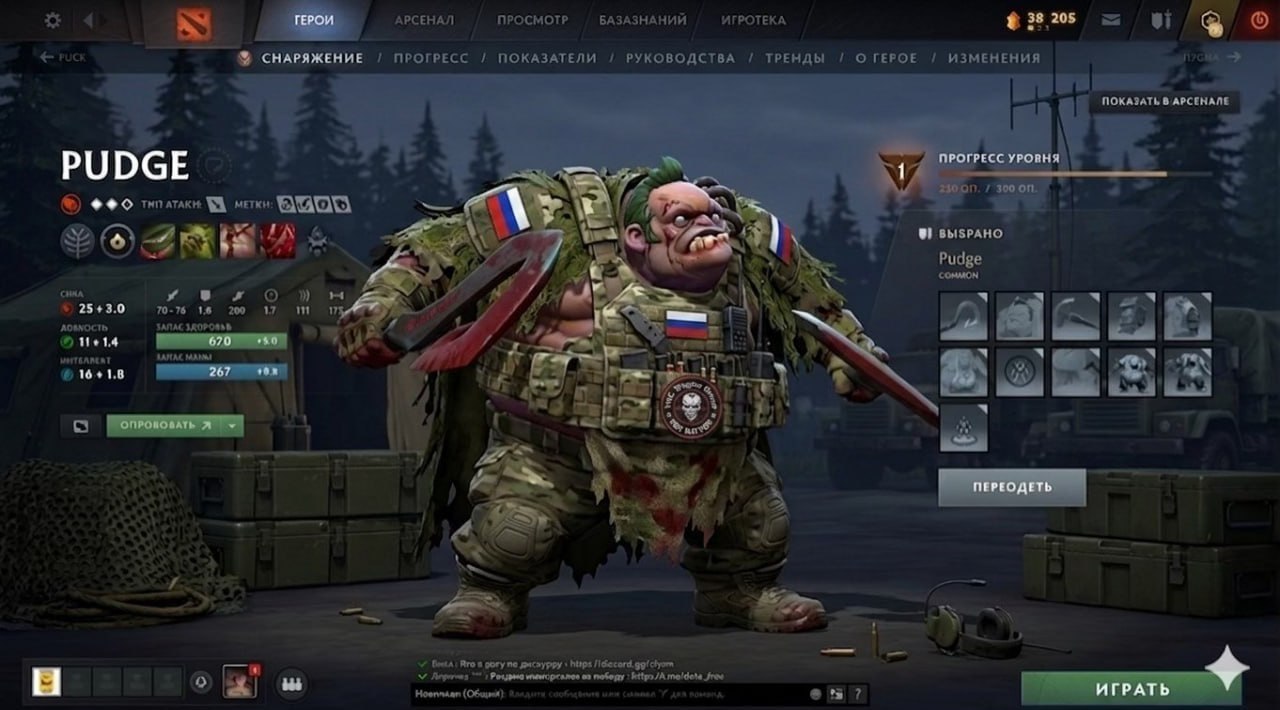Screen dimensions: 1280x710
Task: Open the ИГРОТЕКА tab
Action: (753, 20)
